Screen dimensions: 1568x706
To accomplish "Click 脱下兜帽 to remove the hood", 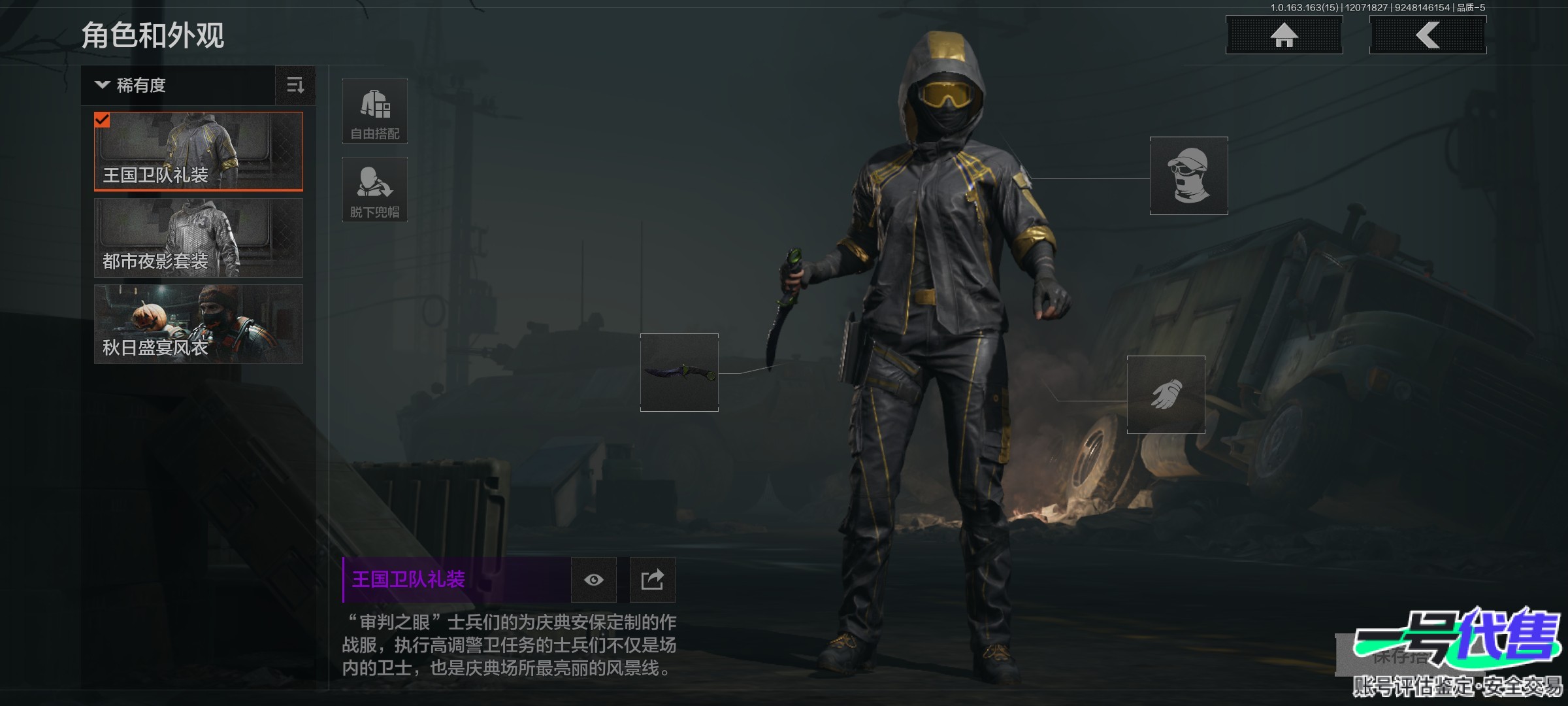I will (x=375, y=190).
